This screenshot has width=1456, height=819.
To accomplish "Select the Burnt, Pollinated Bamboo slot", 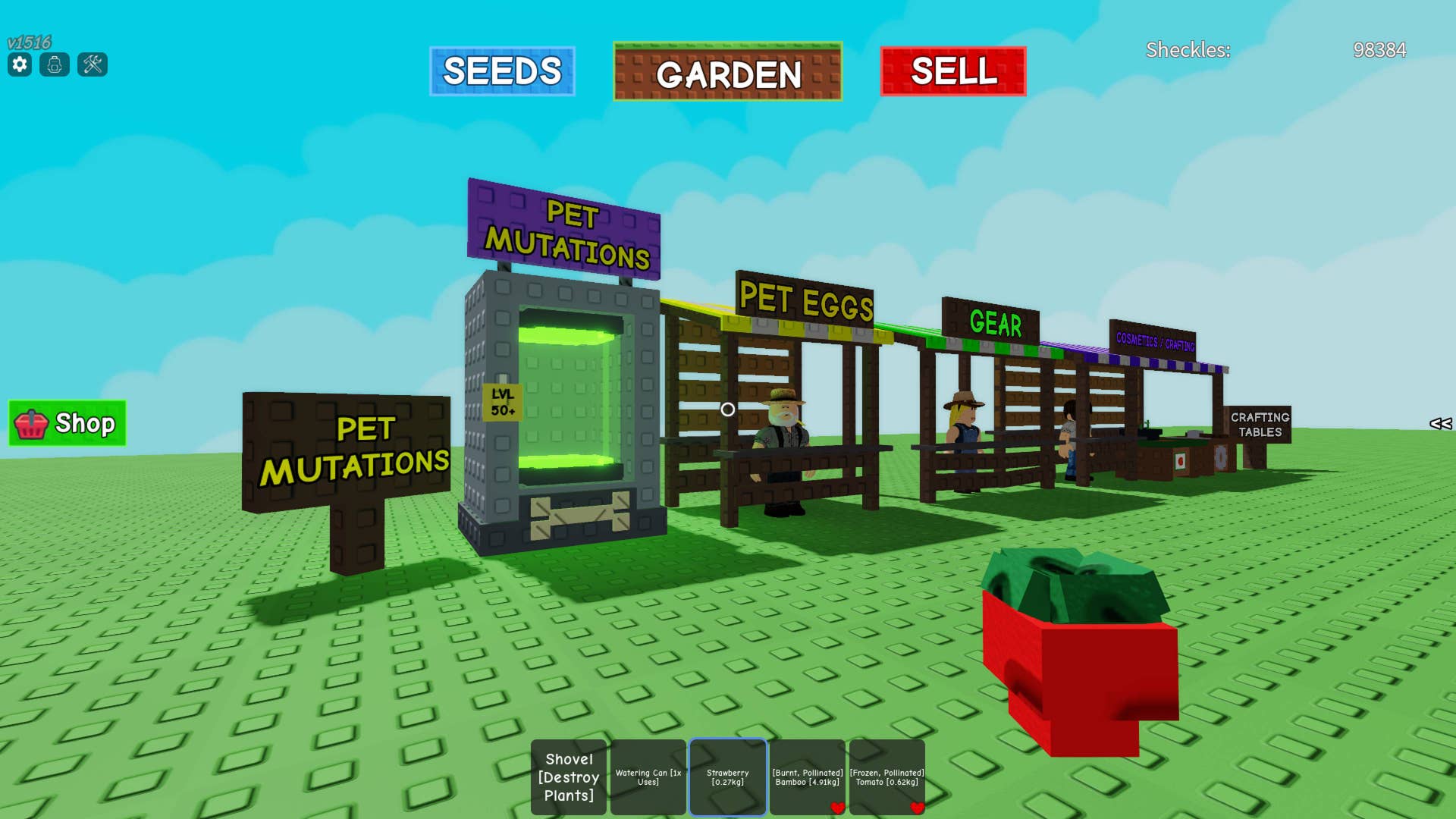I will (x=808, y=777).
